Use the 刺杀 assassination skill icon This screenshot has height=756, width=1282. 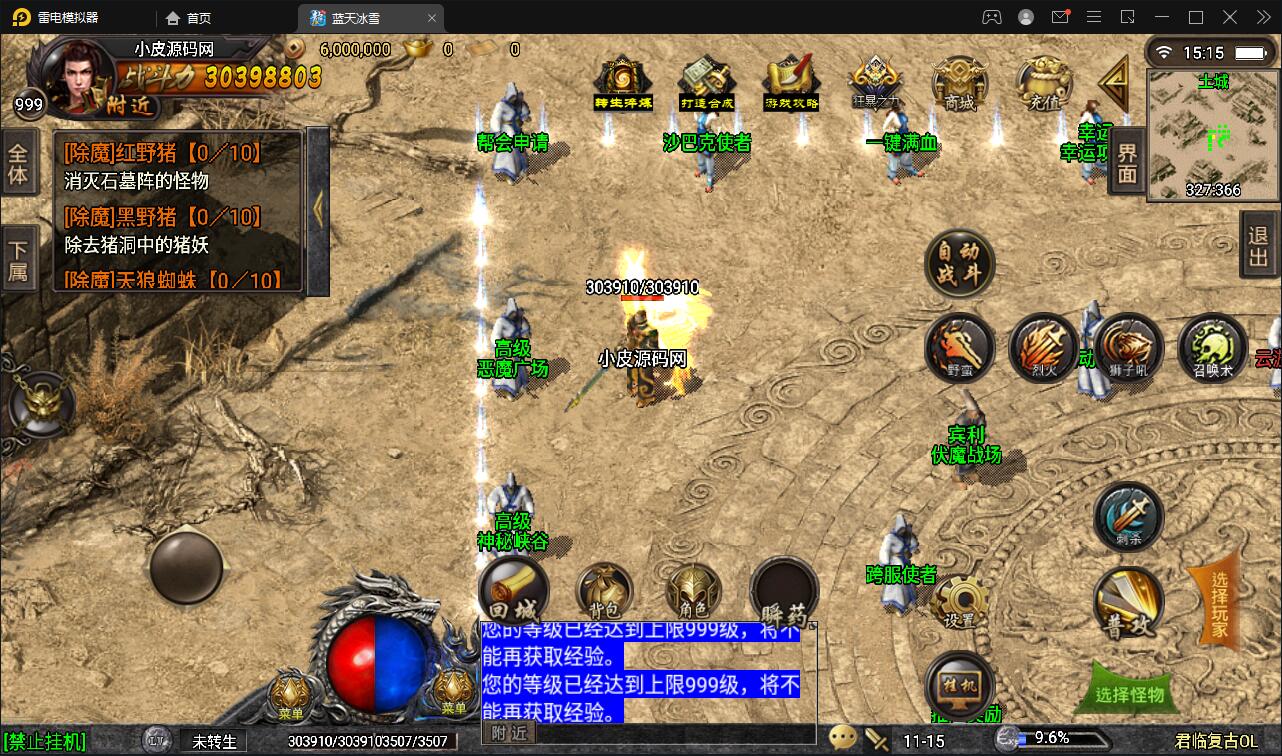(1128, 517)
